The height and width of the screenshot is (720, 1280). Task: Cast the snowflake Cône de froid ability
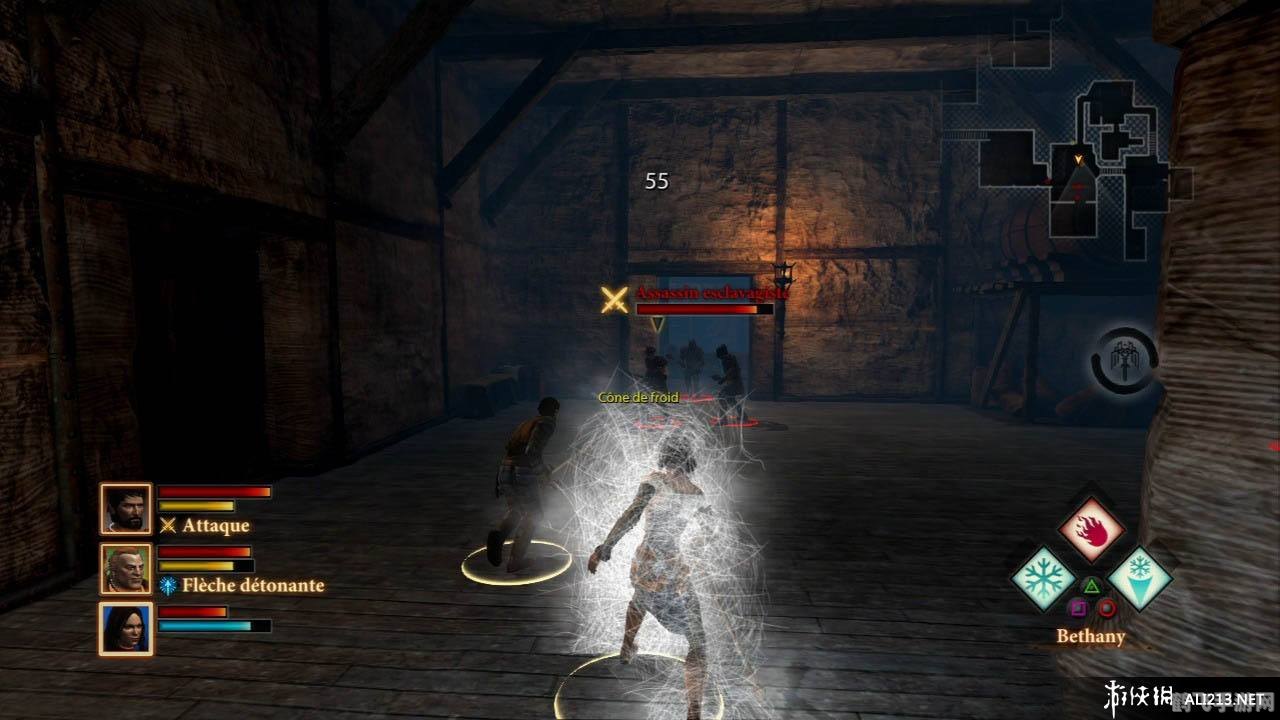[1043, 578]
